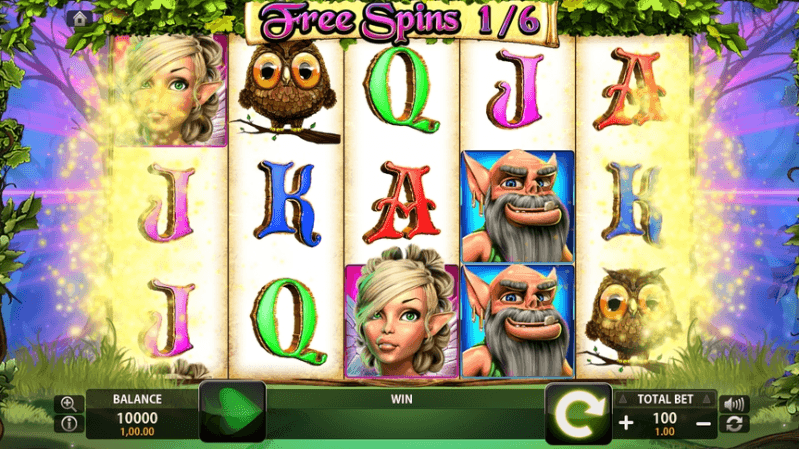Screen dimensions: 799x449
Task: Decrease total bet with the minus button
Action: [x=703, y=422]
